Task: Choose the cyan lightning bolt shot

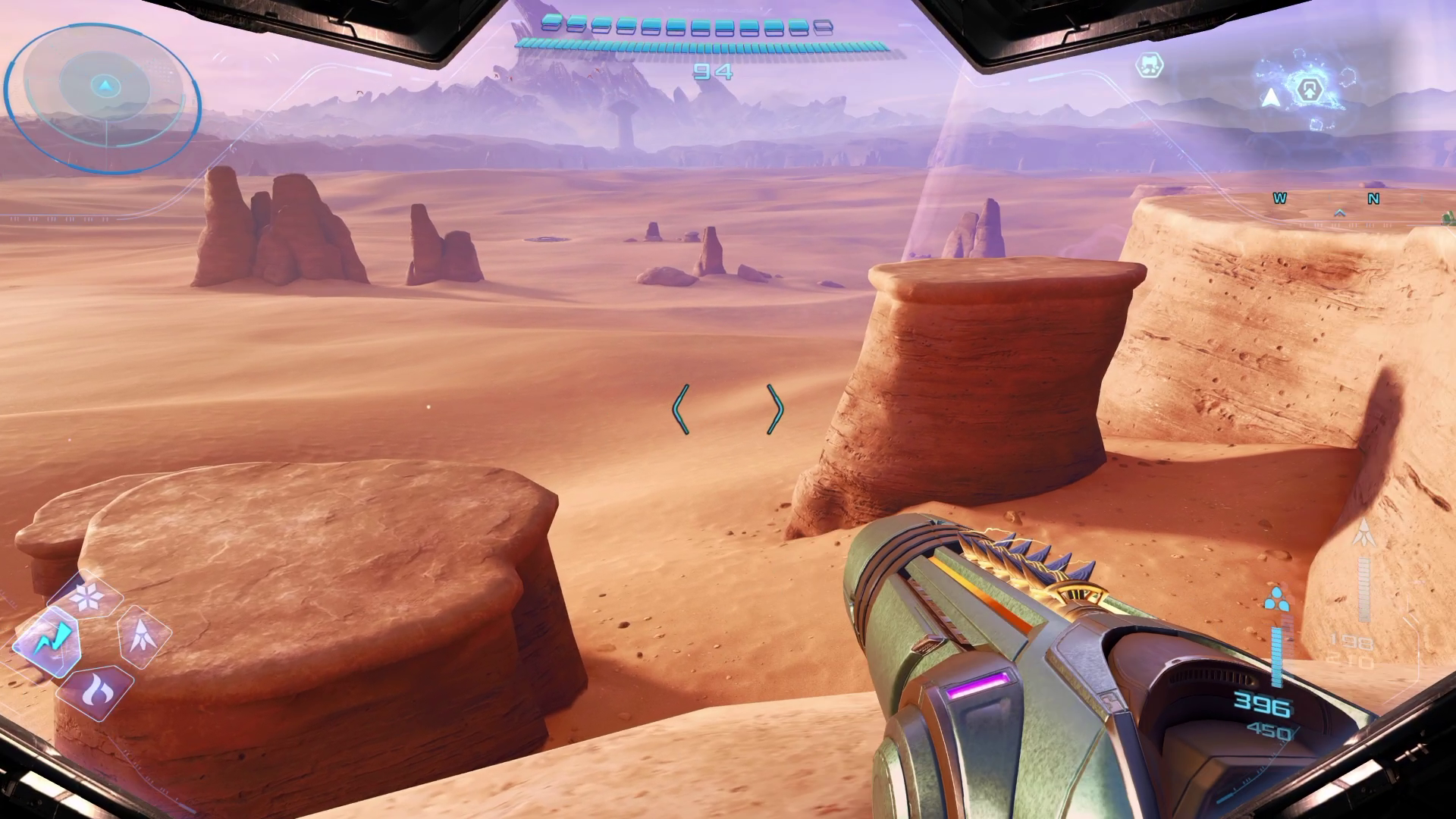Action: (50, 640)
